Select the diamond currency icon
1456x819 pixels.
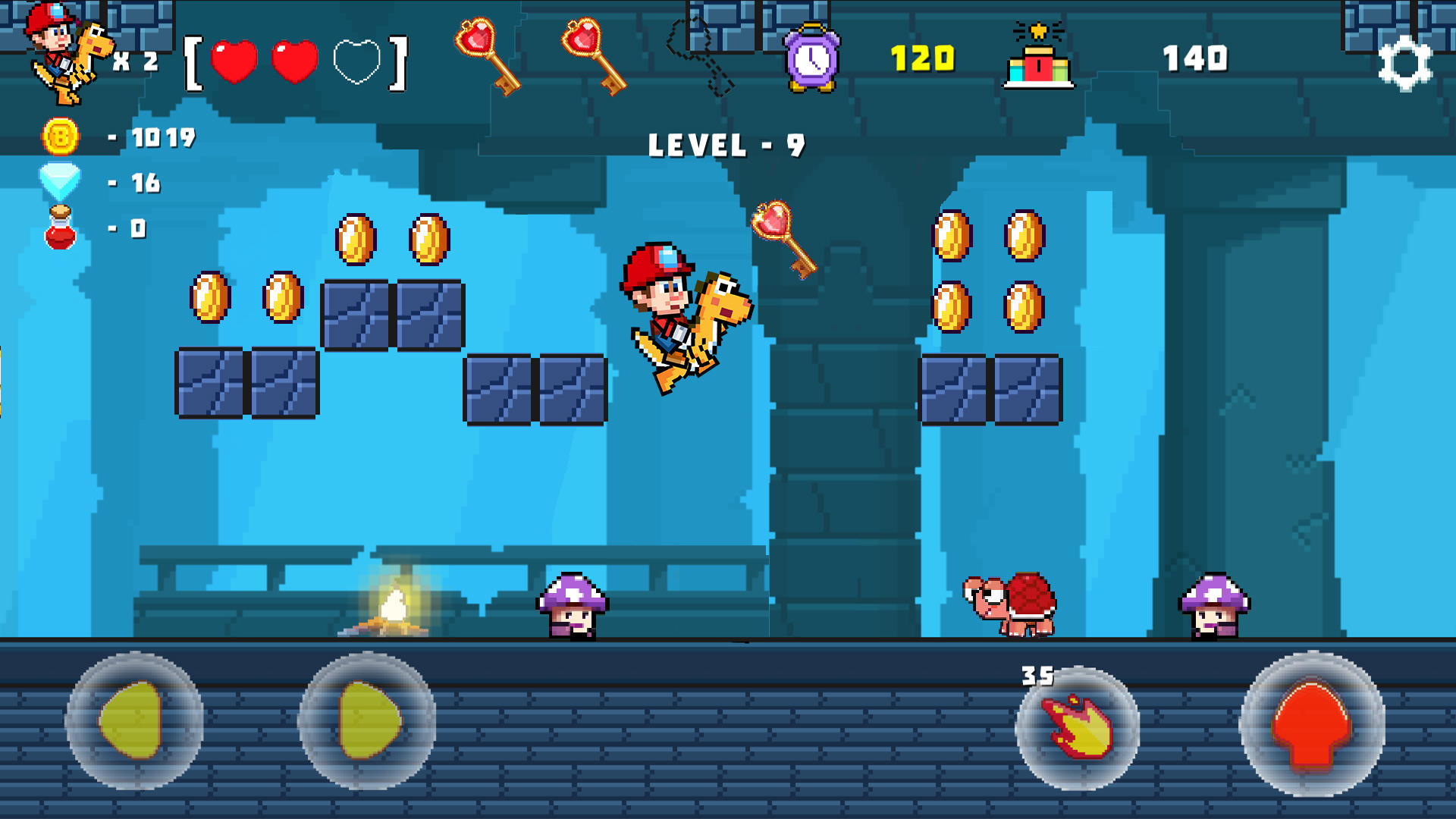point(59,181)
